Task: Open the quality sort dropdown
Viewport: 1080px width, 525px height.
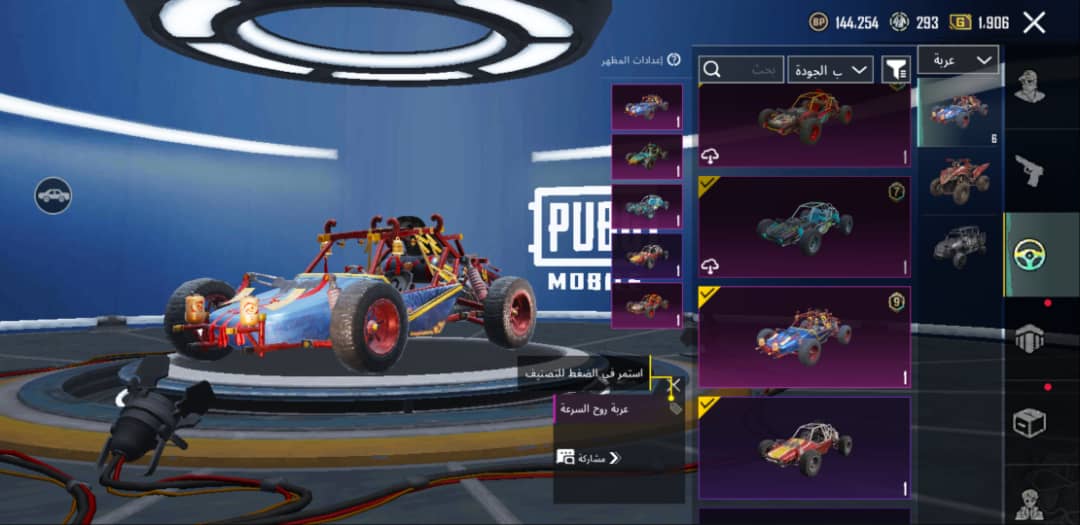Action: 829,69
